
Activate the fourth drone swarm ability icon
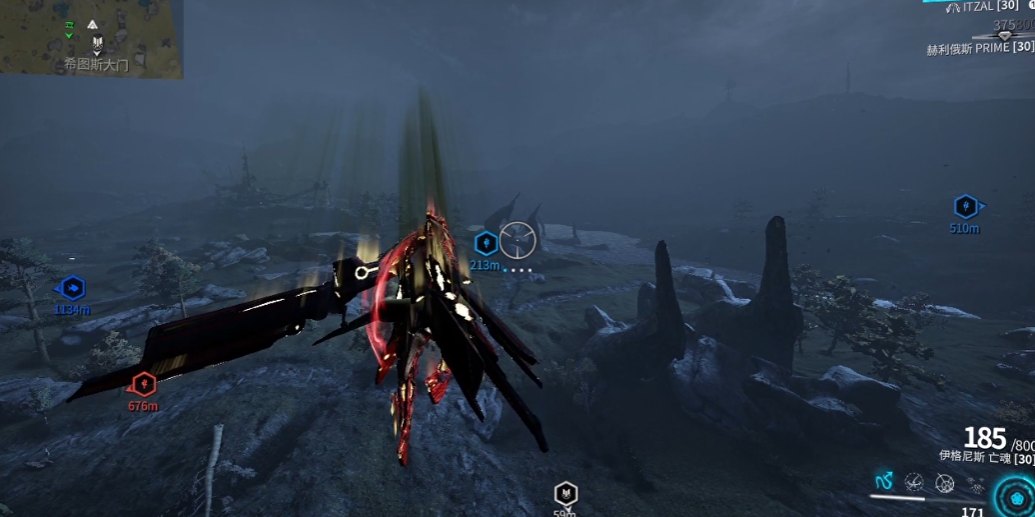pos(974,483)
